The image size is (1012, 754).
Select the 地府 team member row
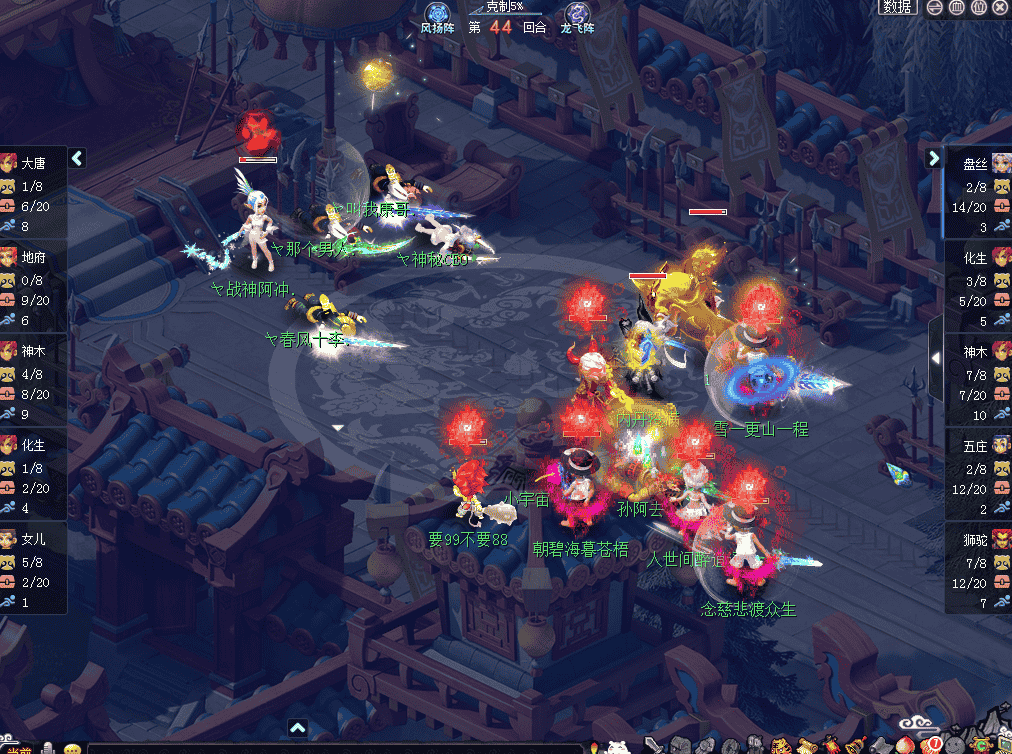point(33,285)
